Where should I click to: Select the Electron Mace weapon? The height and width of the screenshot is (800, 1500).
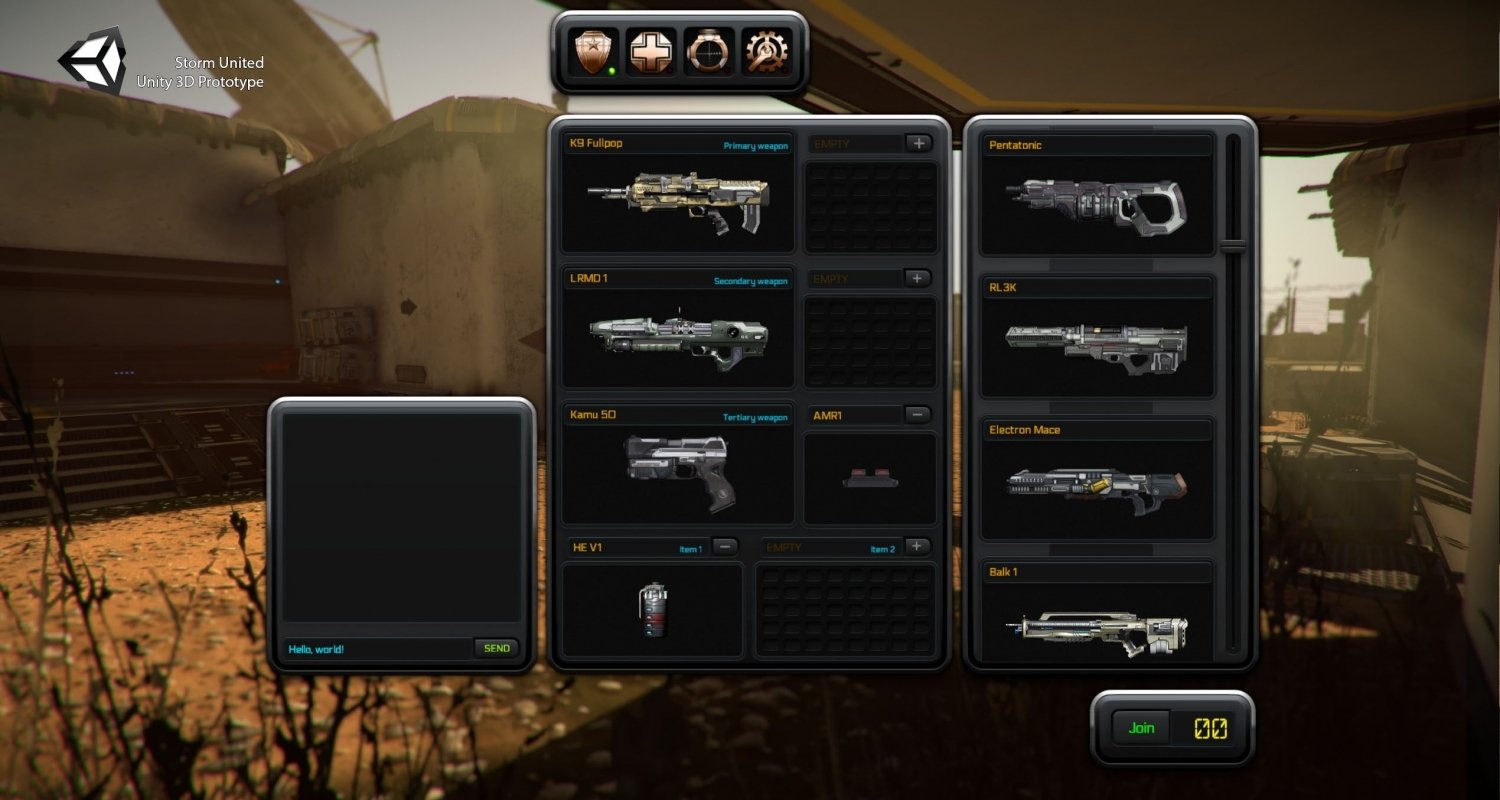click(1096, 487)
